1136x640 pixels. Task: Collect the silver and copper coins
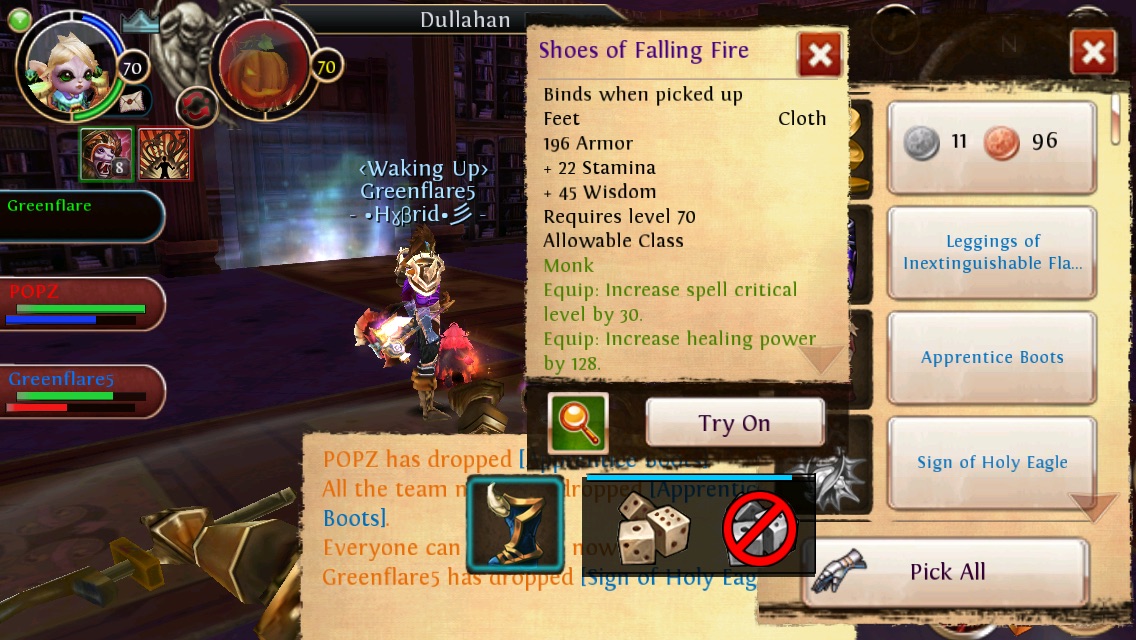(x=992, y=142)
